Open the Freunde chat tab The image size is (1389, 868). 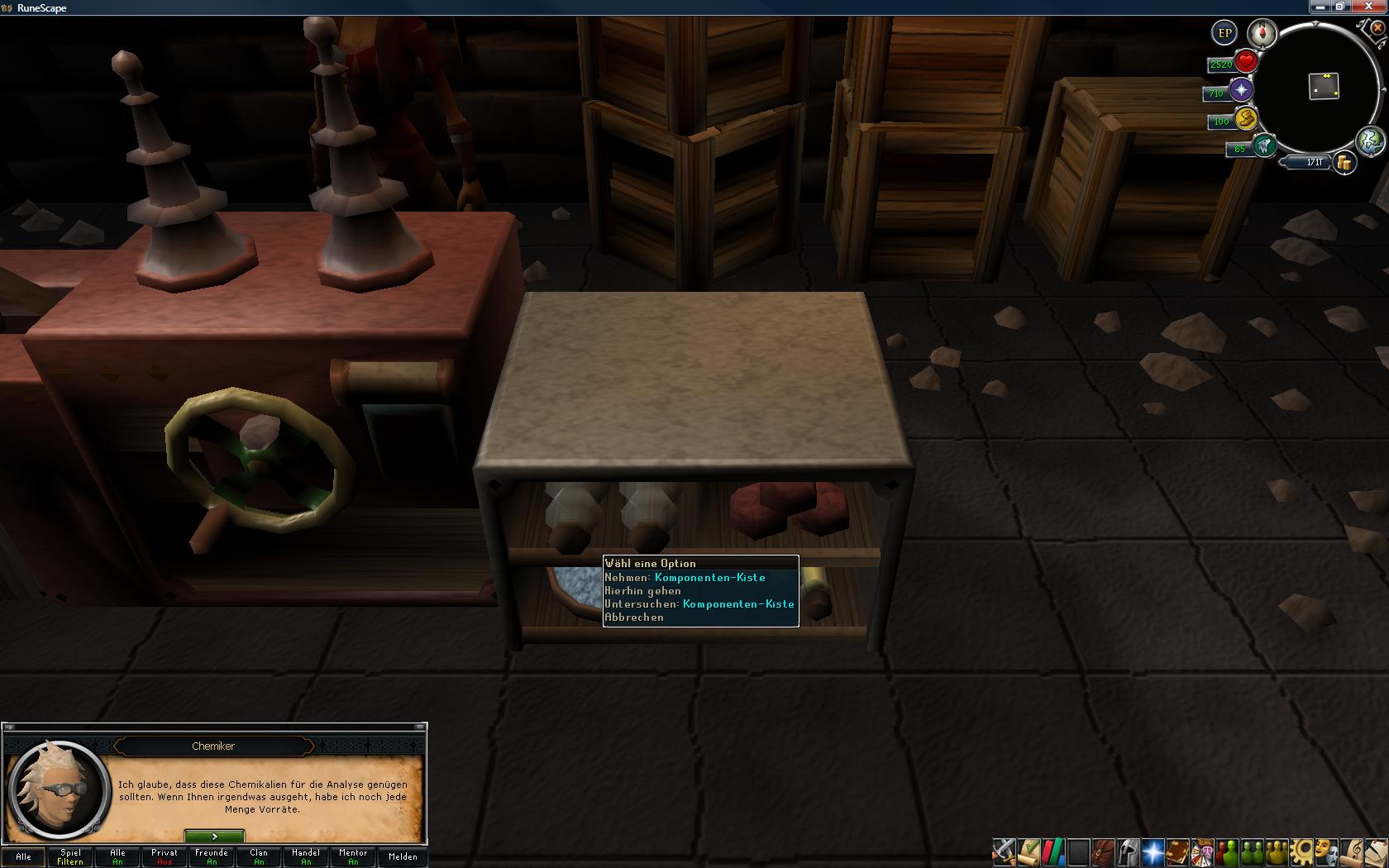point(212,856)
